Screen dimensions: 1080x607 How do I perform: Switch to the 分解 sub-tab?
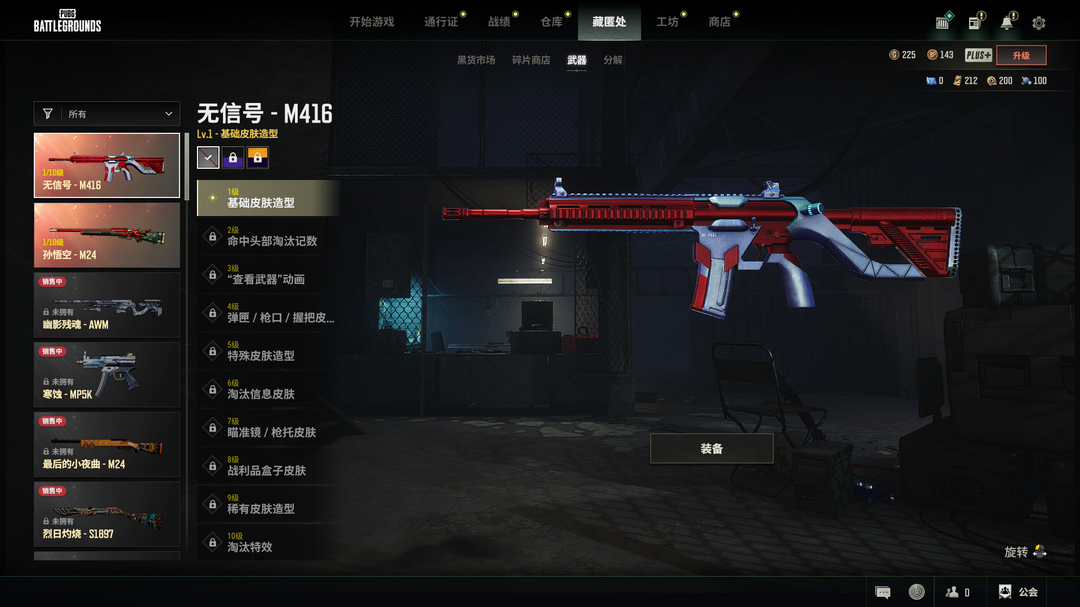[613, 60]
